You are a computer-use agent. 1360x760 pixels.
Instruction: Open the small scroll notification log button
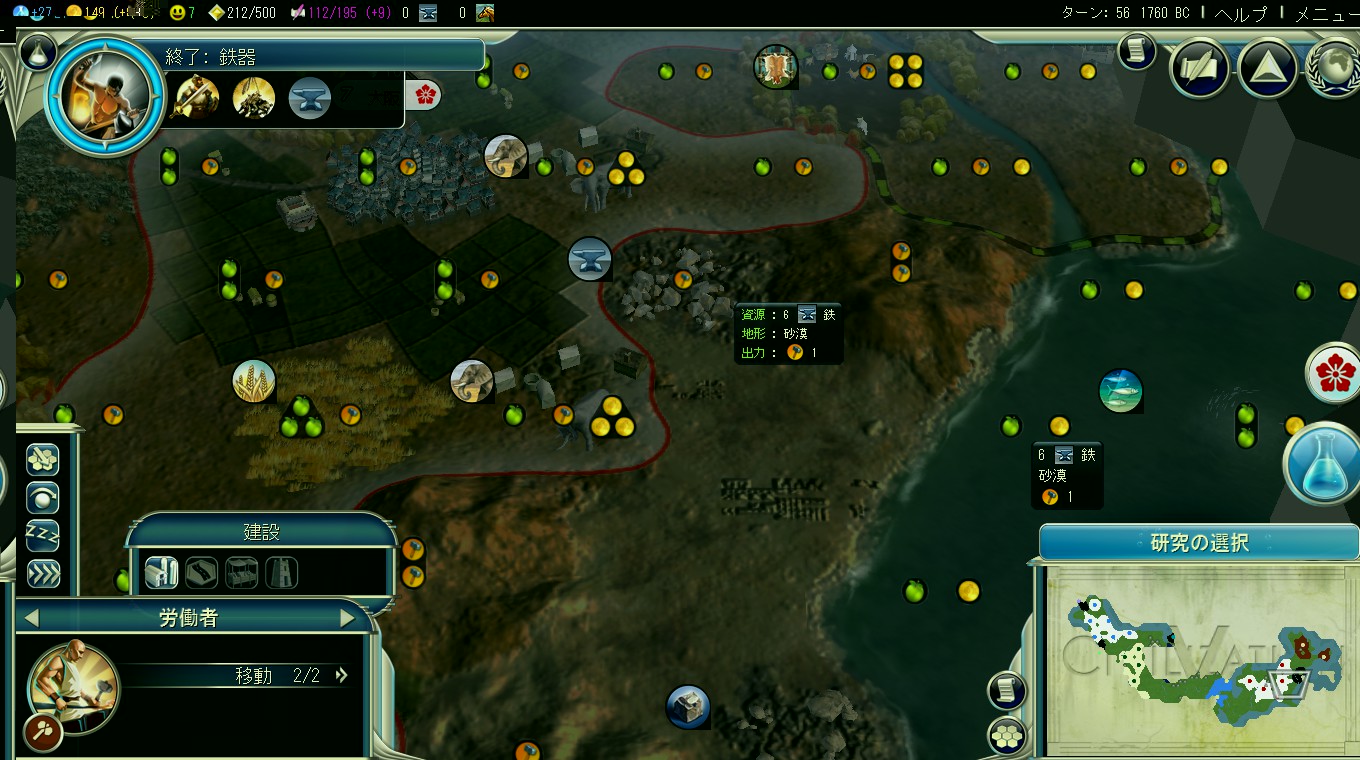click(x=1136, y=50)
